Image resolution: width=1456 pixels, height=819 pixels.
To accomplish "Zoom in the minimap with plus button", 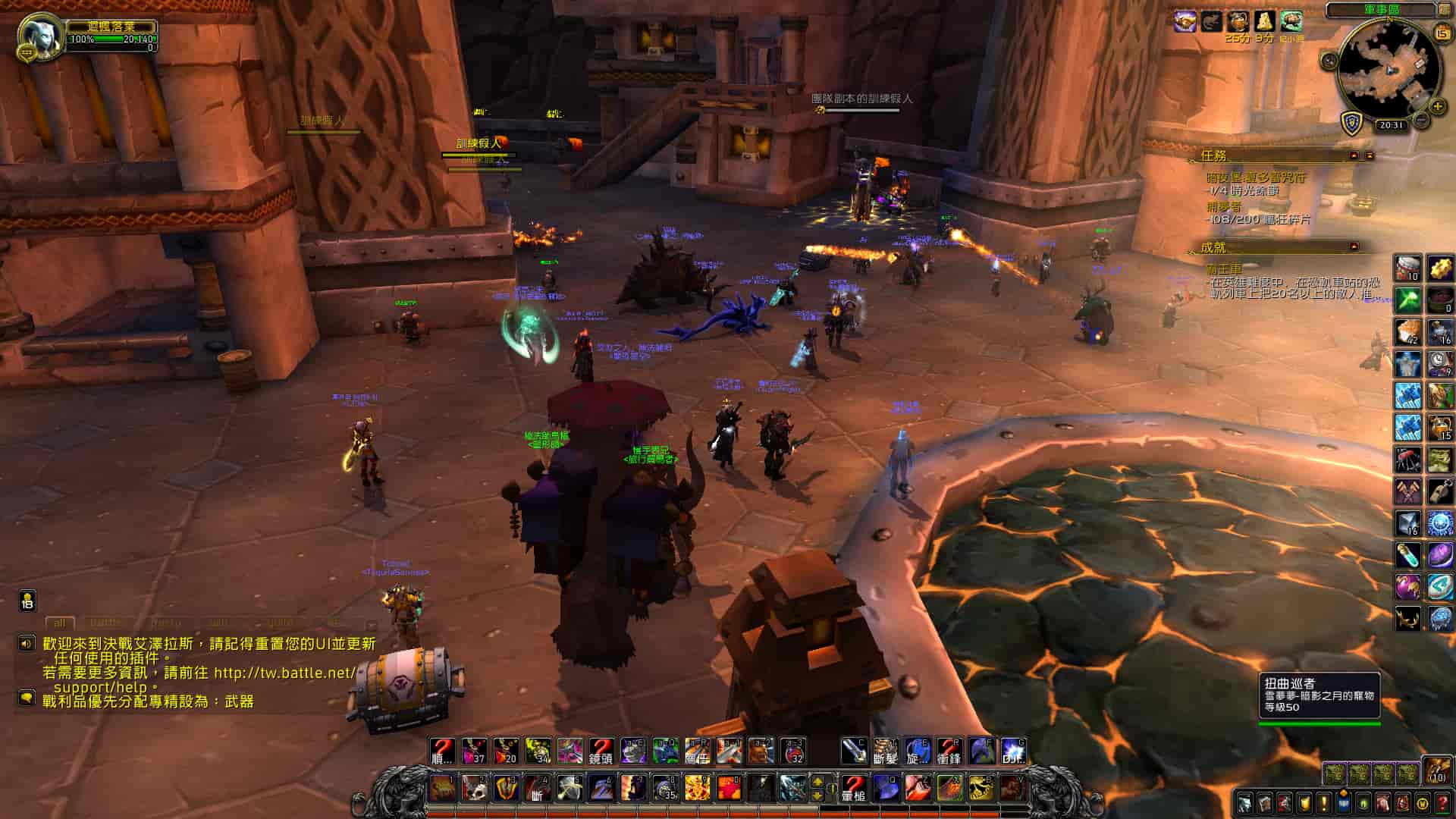I will pyautogui.click(x=1437, y=106).
